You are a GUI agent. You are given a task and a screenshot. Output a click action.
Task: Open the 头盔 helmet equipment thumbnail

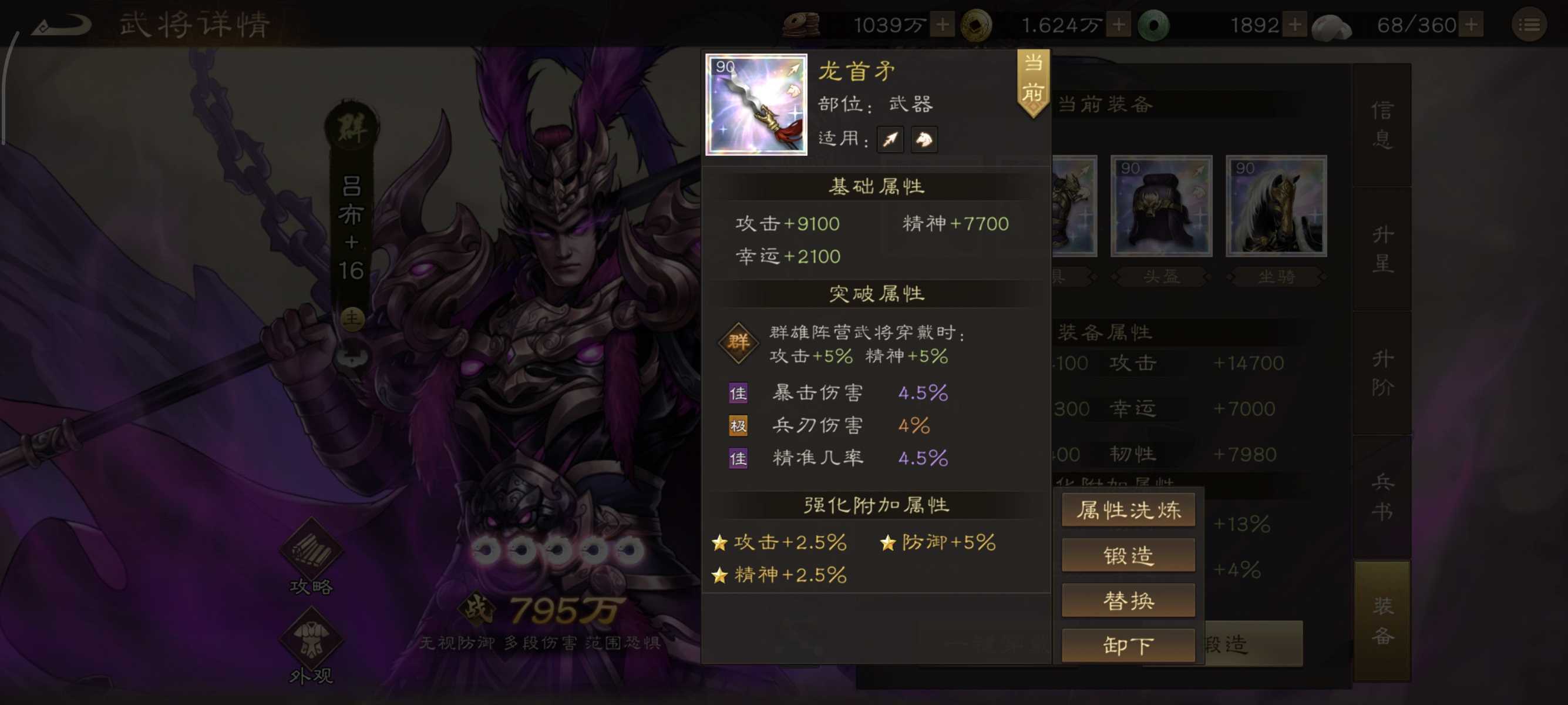pyautogui.click(x=1161, y=206)
